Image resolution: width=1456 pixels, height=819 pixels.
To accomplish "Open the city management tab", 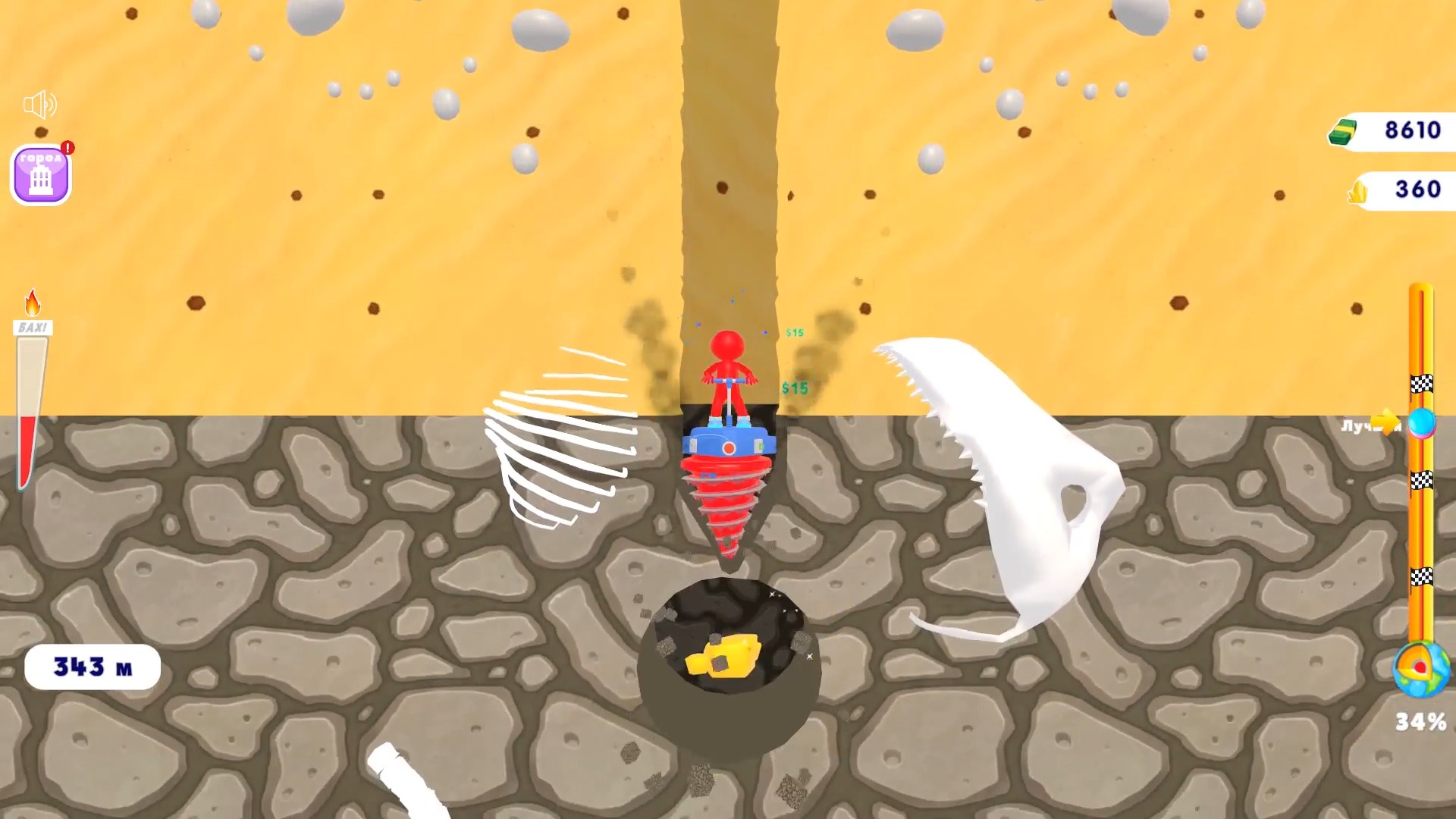I will point(39,173).
